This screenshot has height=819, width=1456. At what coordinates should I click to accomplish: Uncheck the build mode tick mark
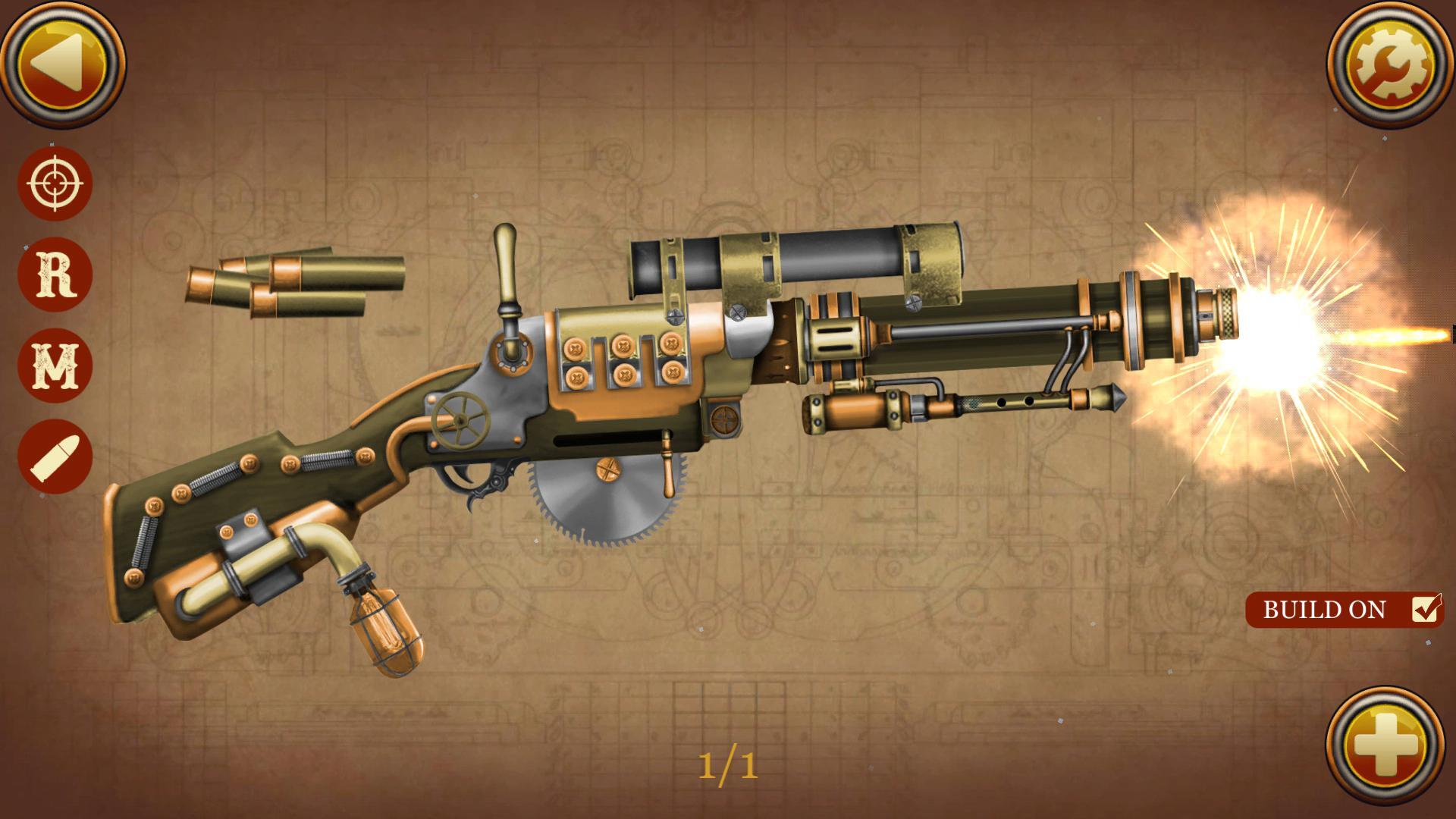click(1425, 608)
